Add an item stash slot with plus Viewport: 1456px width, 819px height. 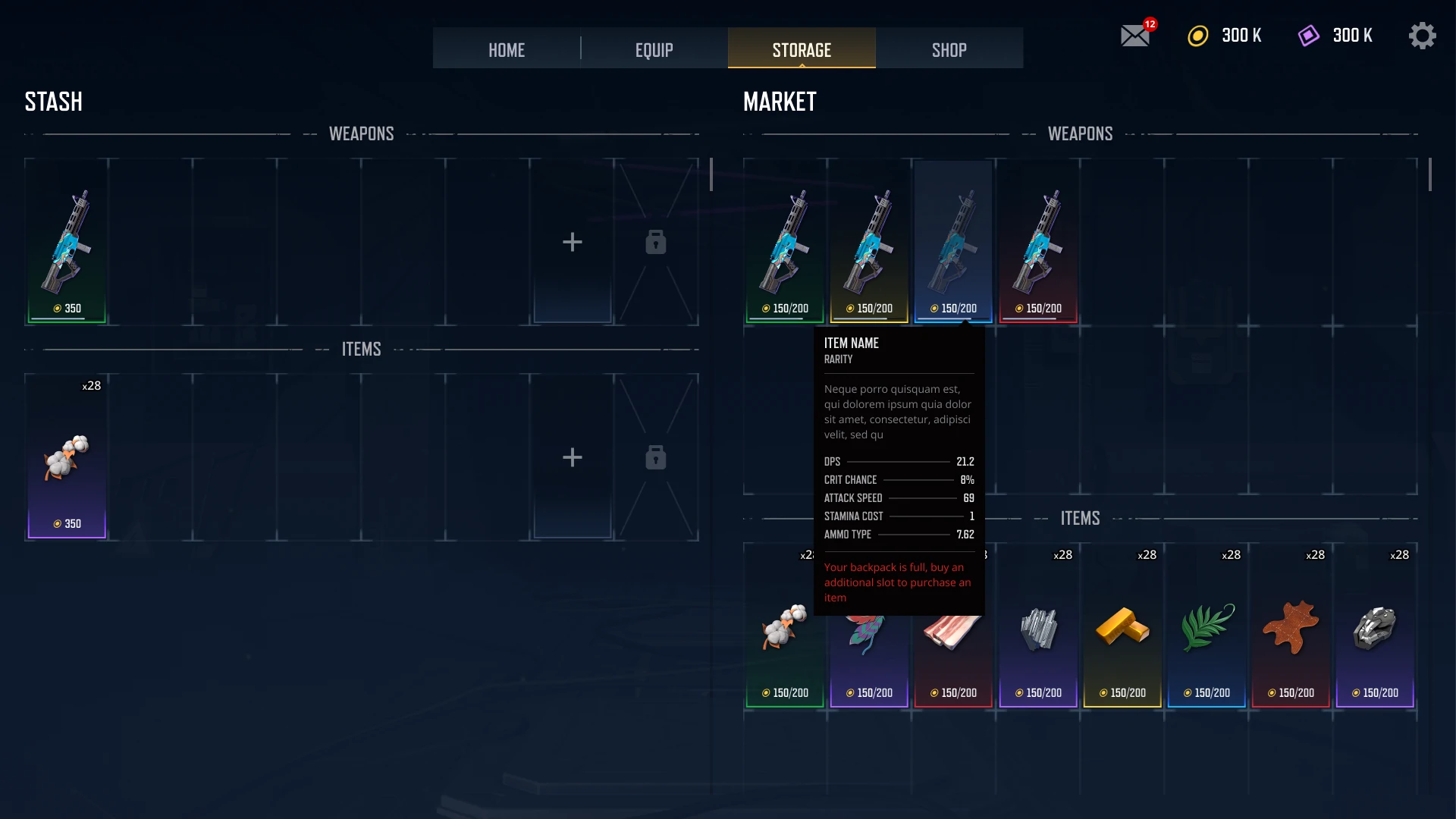tap(573, 458)
